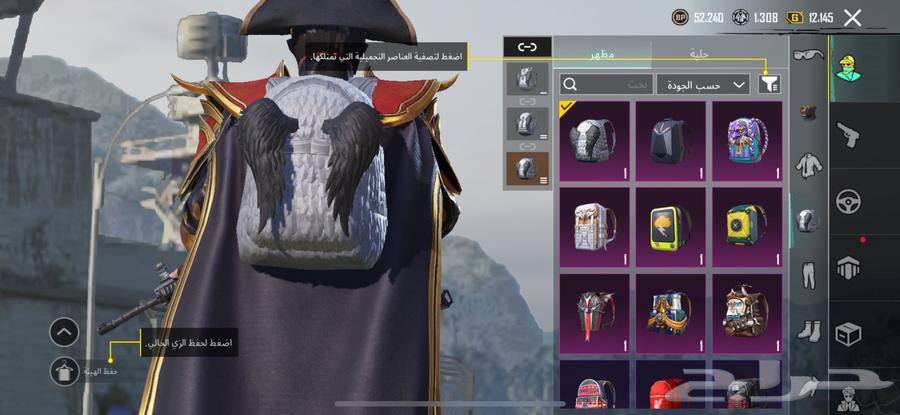Show the glasses accessory subcategory
900x415 pixels.
(809, 57)
